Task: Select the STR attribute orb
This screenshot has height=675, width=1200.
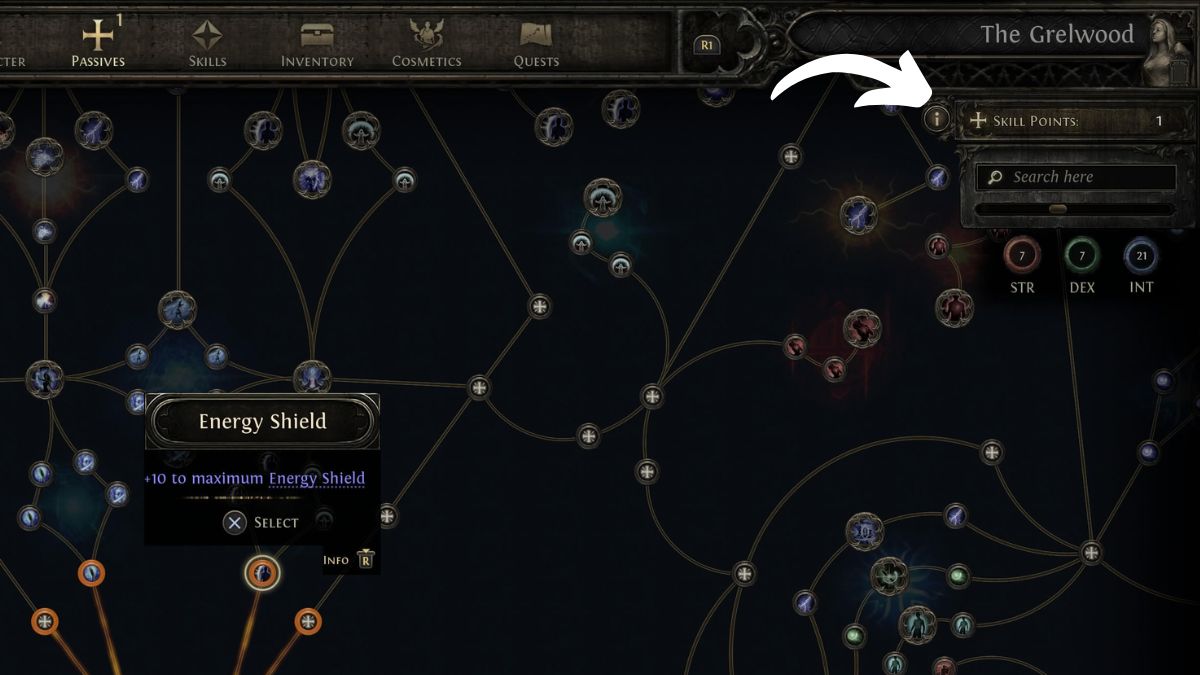Action: tap(1022, 256)
